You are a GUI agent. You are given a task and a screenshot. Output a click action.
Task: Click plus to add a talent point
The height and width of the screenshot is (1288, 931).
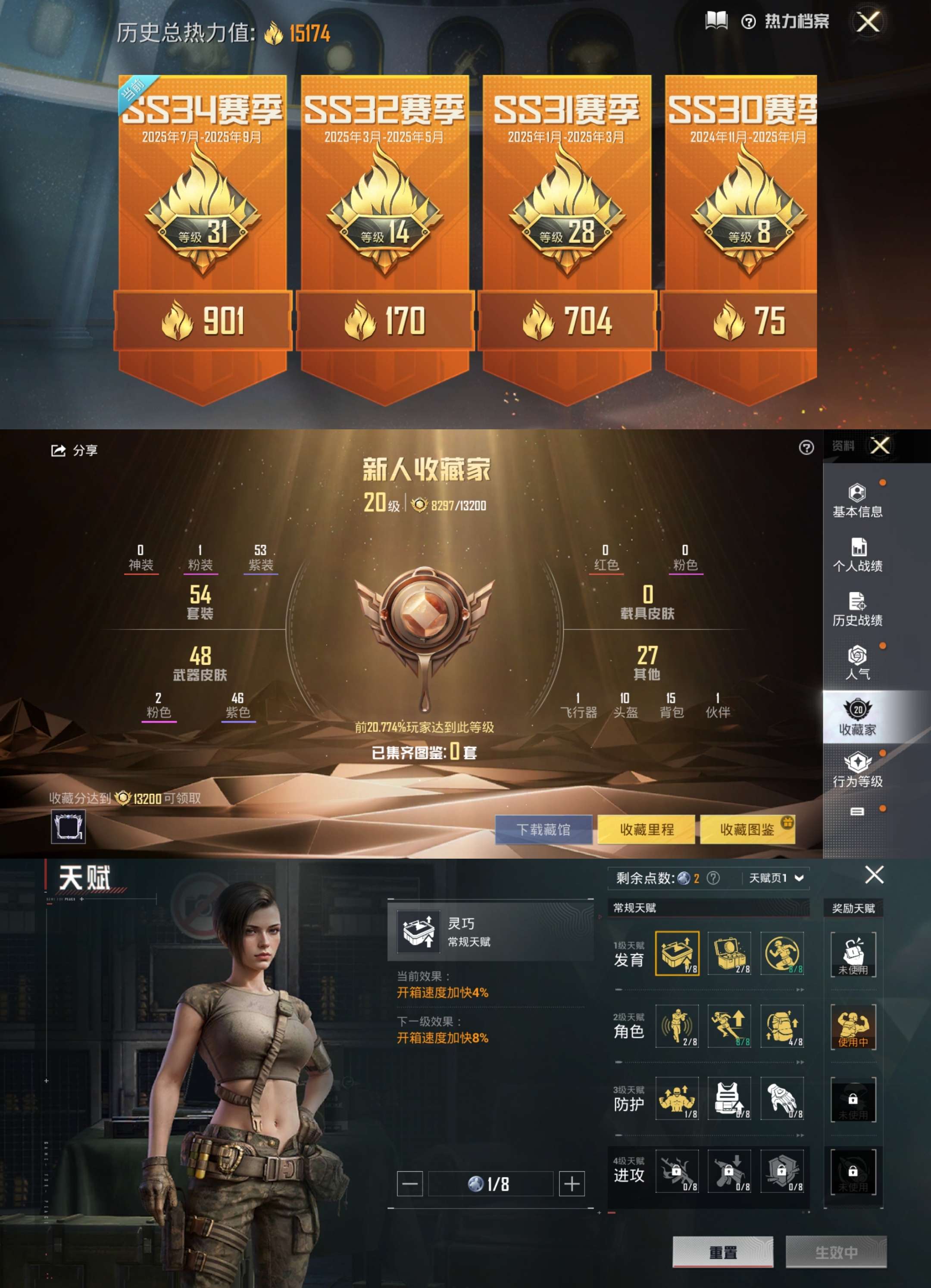pos(572,1184)
